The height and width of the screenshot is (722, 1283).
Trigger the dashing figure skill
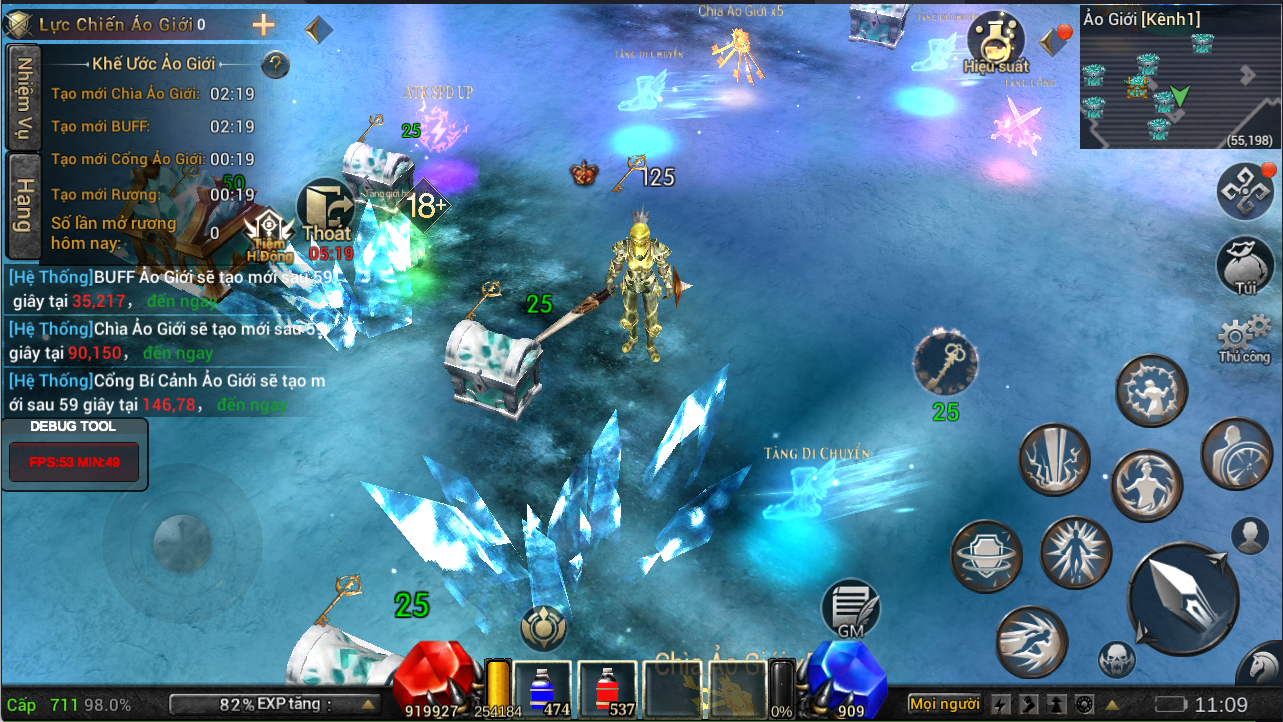[x=1032, y=641]
